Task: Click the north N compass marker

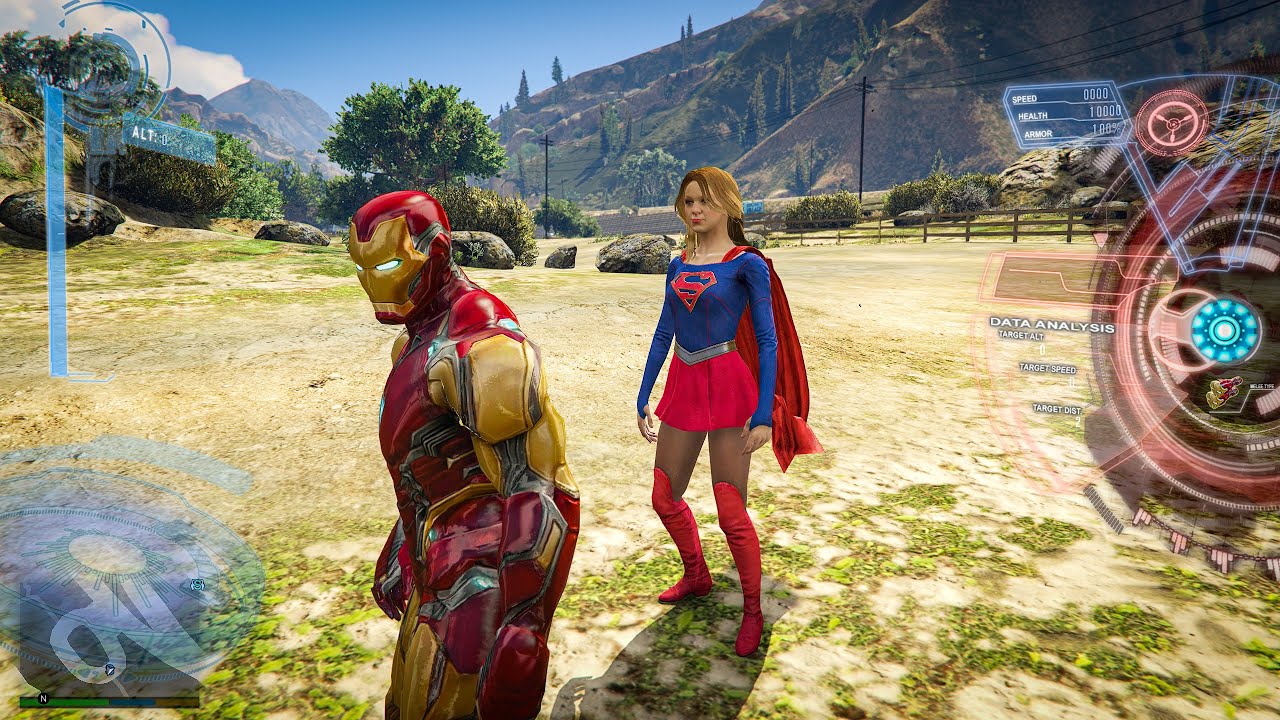Action: [43, 698]
